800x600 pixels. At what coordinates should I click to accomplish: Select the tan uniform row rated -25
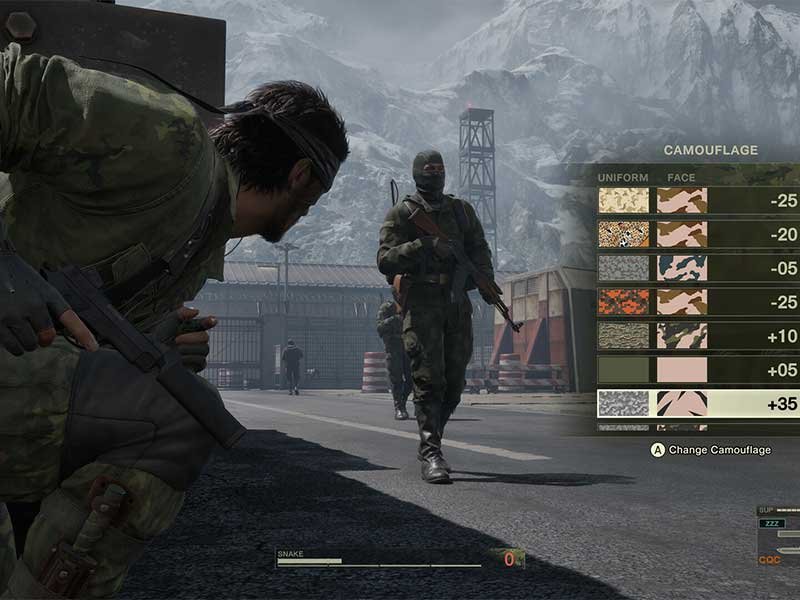click(698, 201)
